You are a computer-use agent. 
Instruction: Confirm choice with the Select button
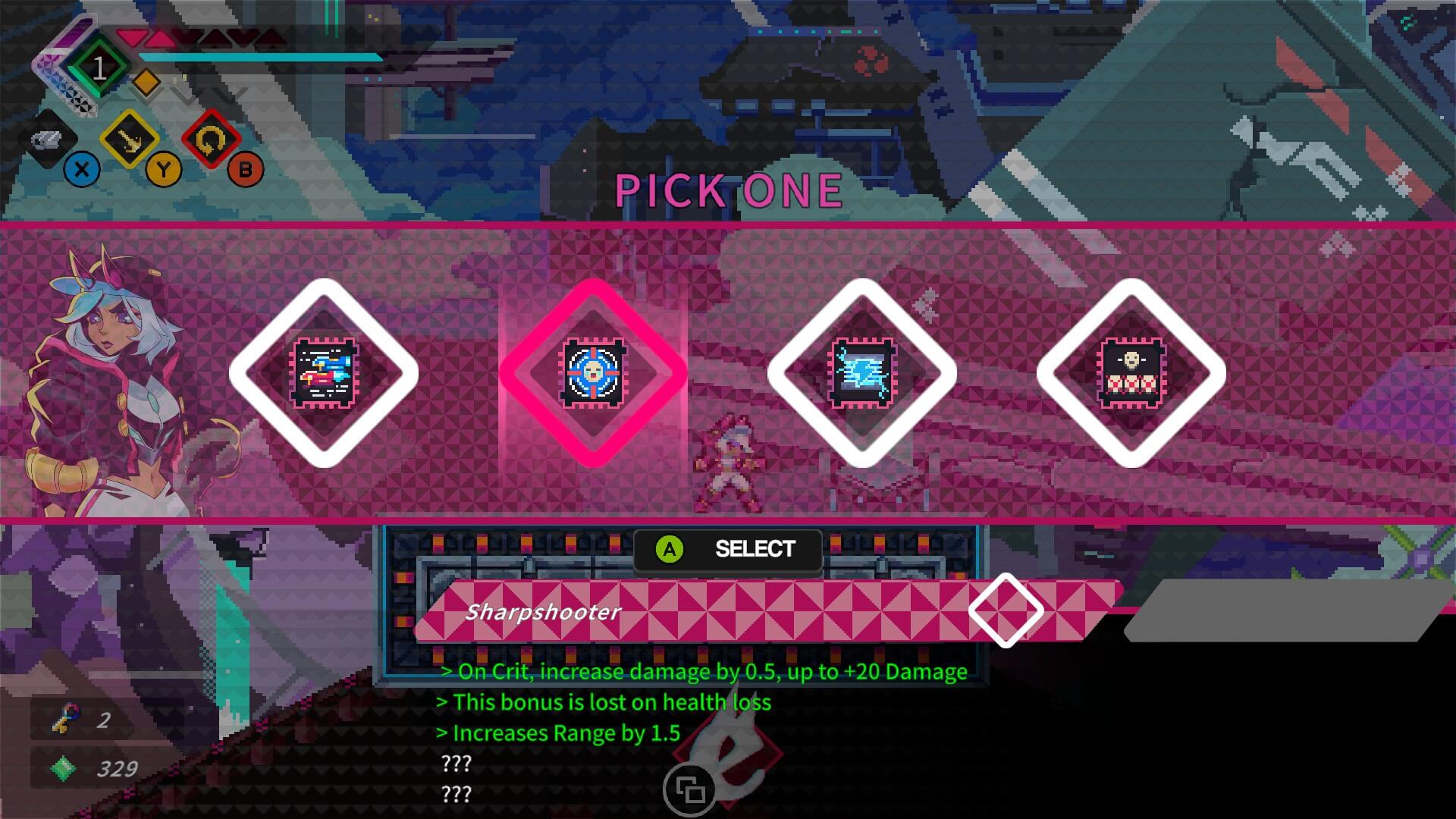(x=728, y=549)
